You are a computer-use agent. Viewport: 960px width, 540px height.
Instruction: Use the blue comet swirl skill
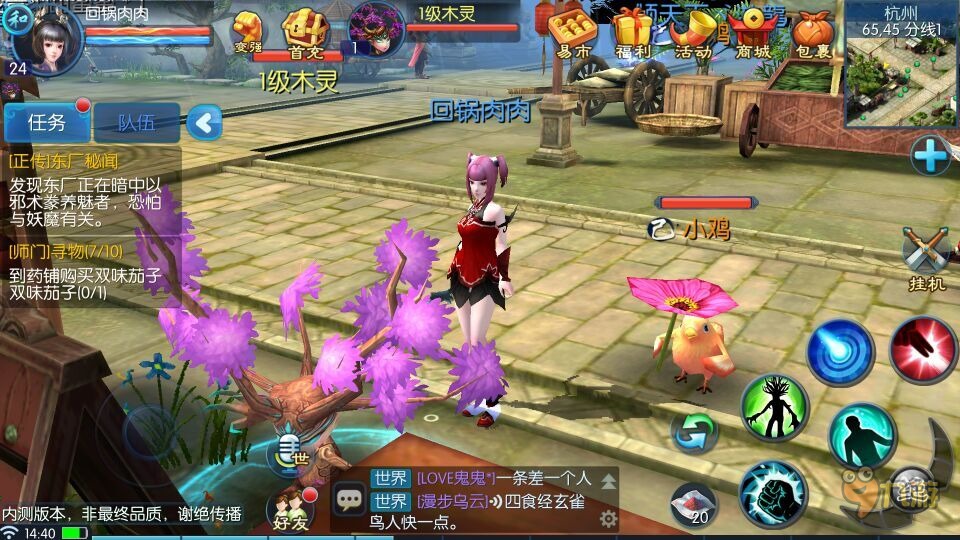(840, 352)
